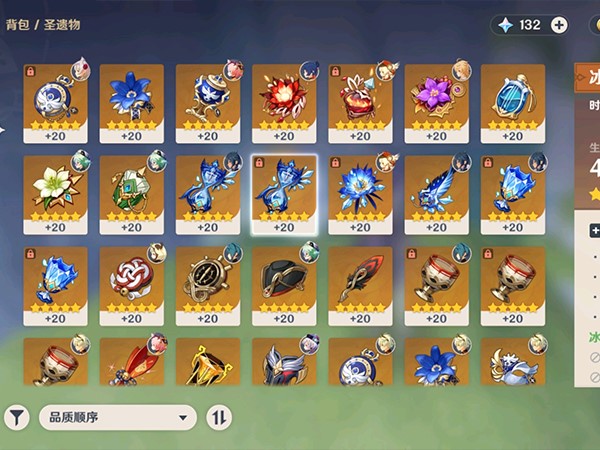The image size is (600, 450).
Task: Select the highlighted blue hourglass artifact
Action: (283, 189)
